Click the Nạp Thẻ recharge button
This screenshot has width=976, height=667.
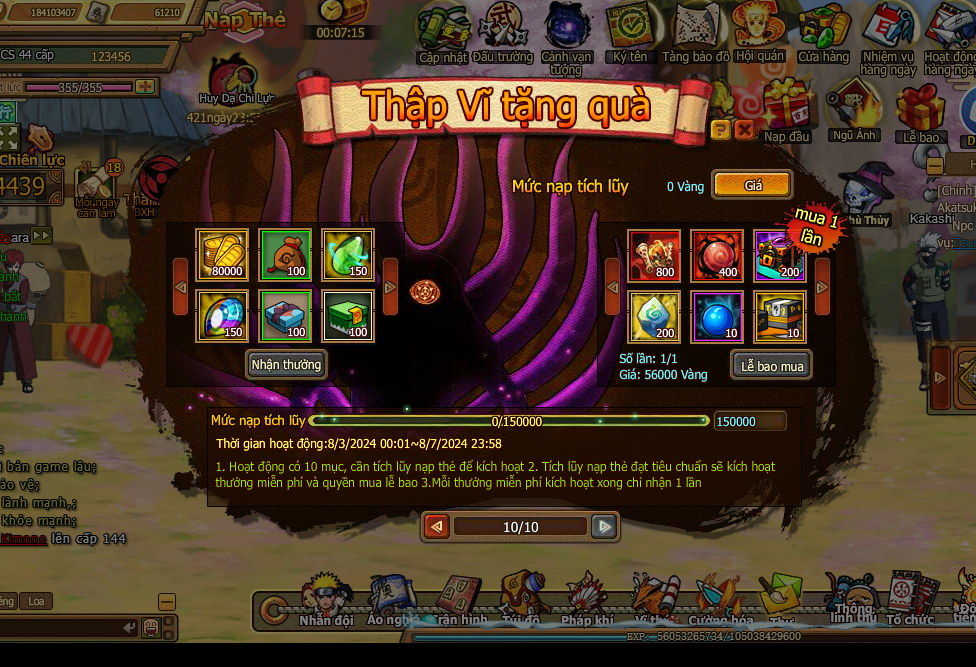pos(245,20)
